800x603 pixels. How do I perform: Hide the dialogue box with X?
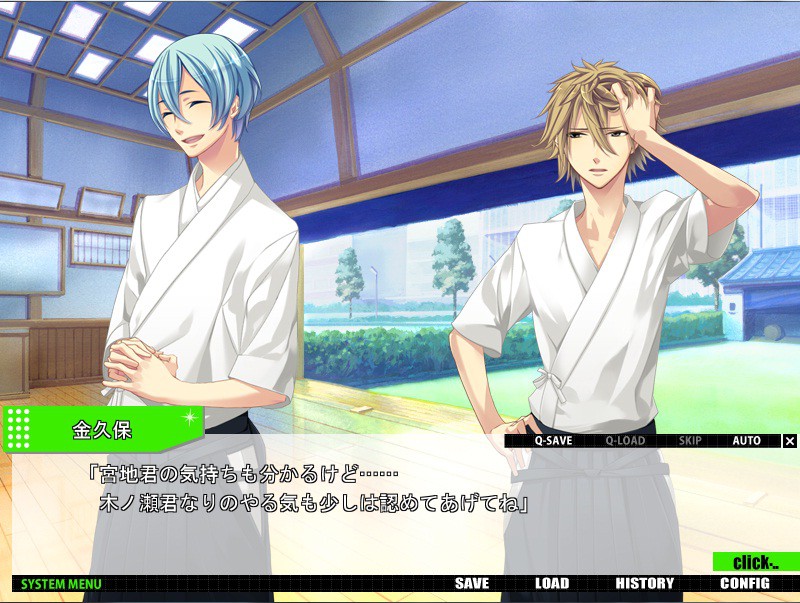(x=790, y=441)
